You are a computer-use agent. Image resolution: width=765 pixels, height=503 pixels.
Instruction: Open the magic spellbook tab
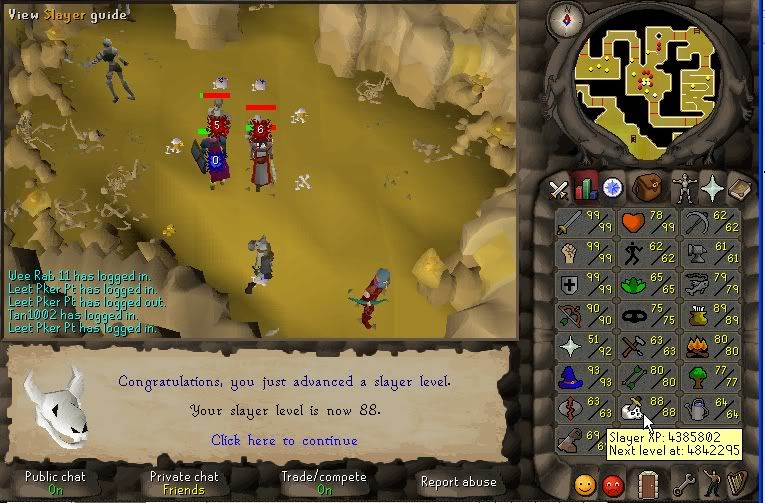[740, 188]
